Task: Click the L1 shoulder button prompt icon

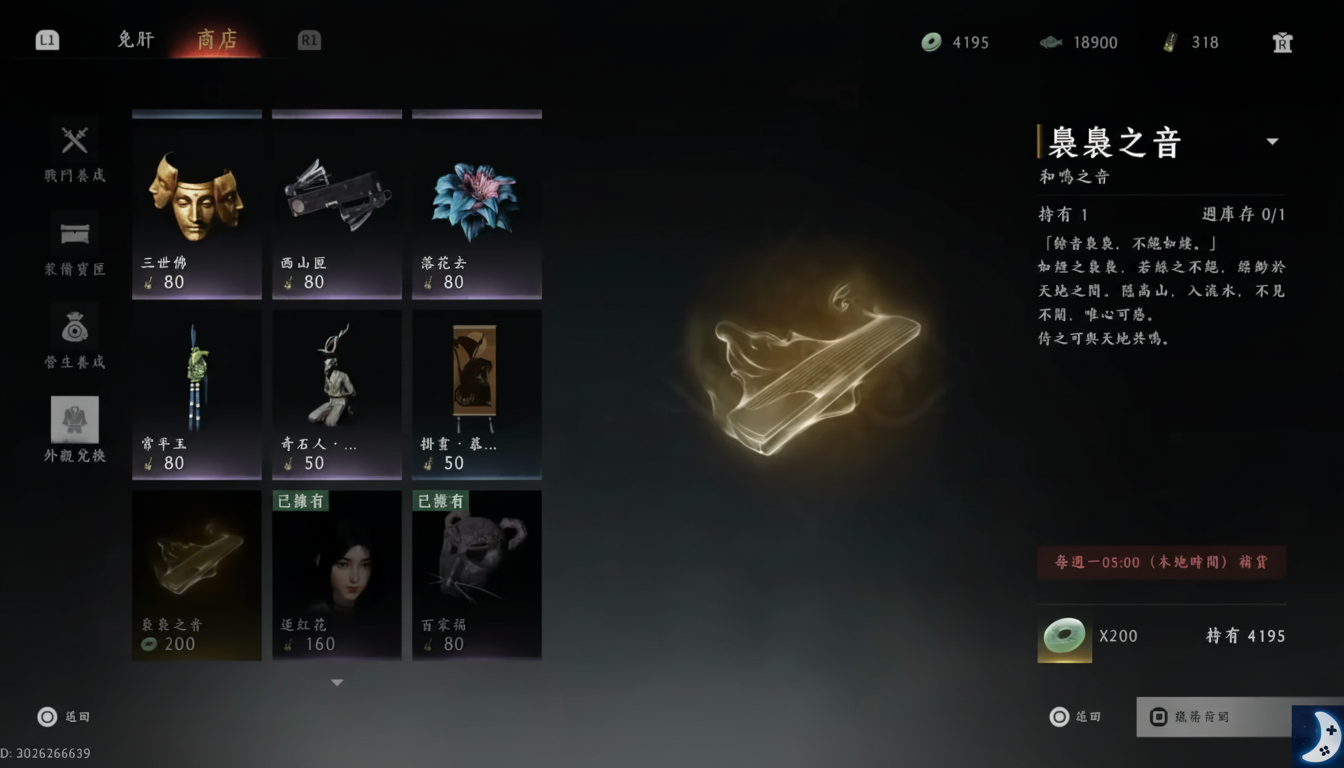Action: click(x=47, y=38)
